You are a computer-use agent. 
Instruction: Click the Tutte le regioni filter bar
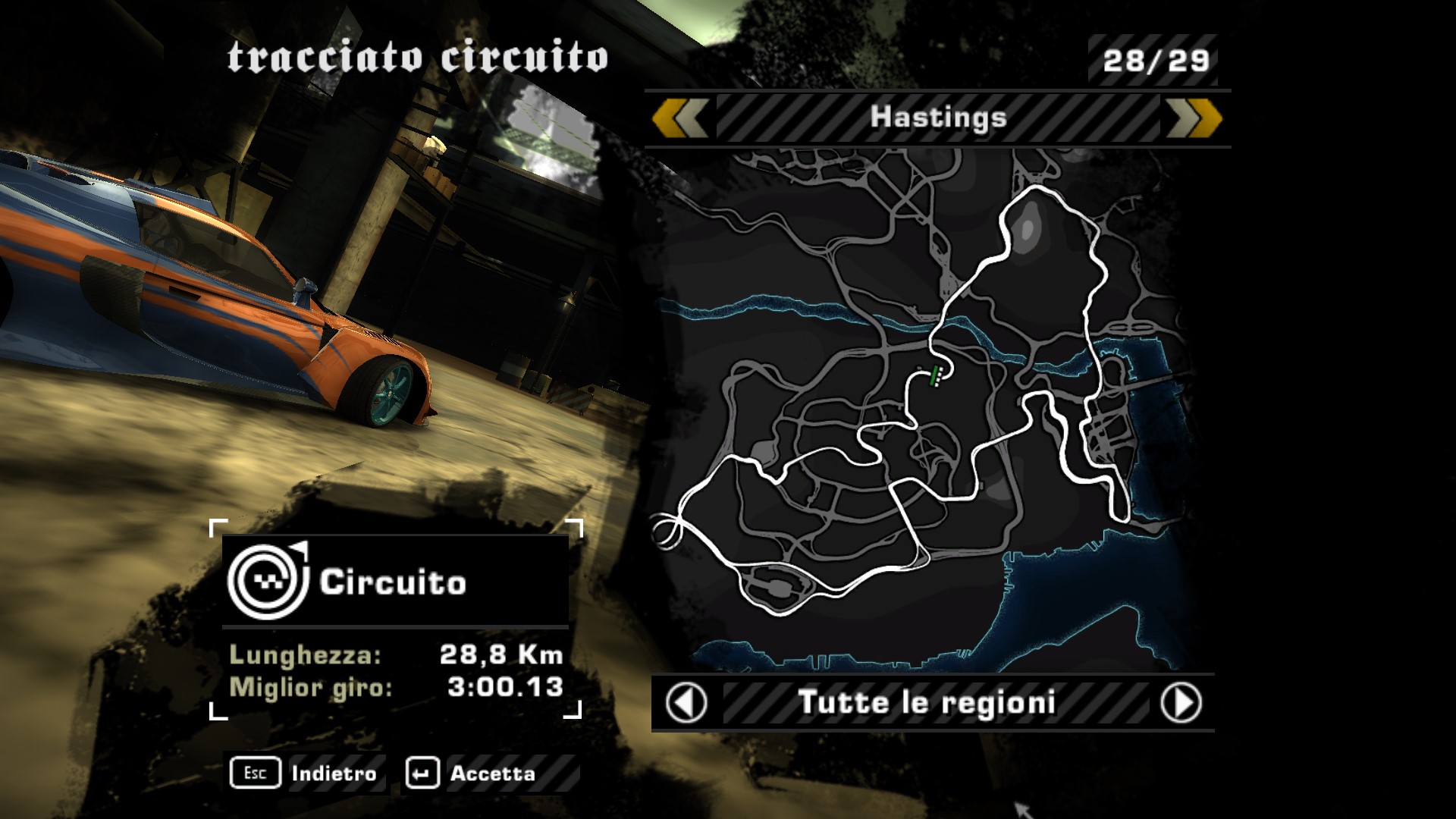click(927, 703)
